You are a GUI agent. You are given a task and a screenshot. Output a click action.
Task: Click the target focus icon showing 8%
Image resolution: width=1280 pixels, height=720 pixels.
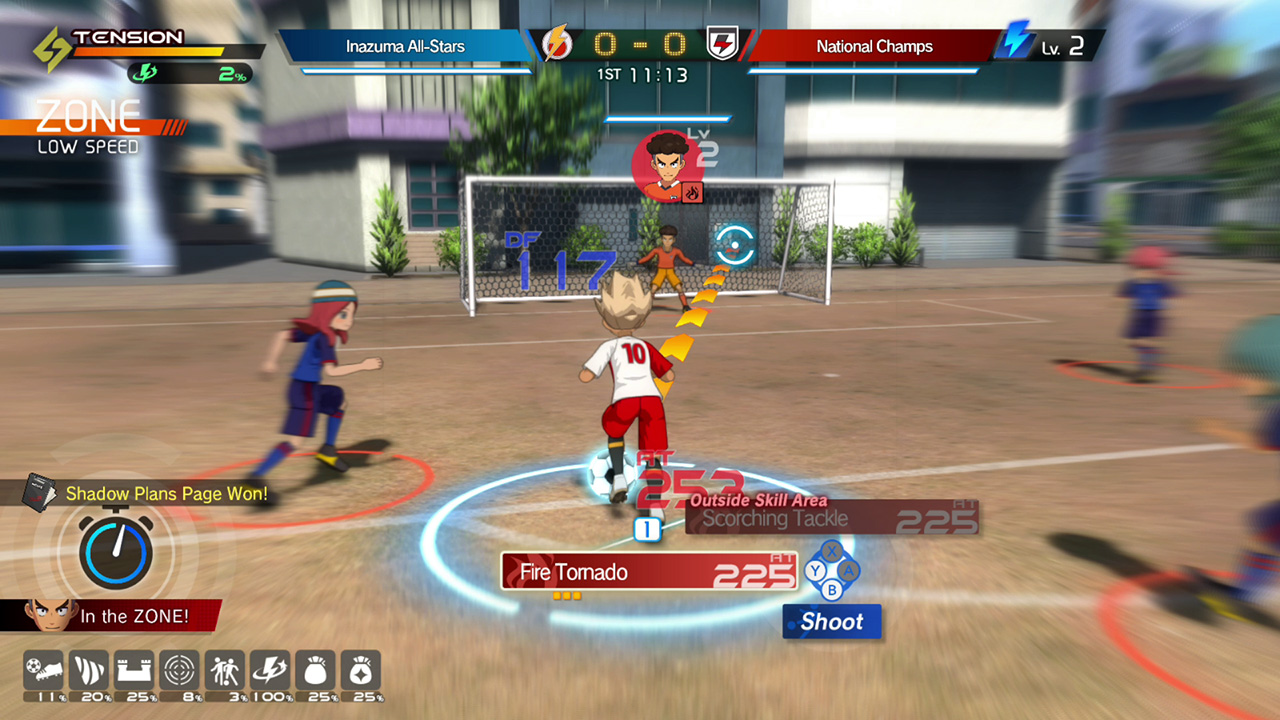click(x=177, y=668)
